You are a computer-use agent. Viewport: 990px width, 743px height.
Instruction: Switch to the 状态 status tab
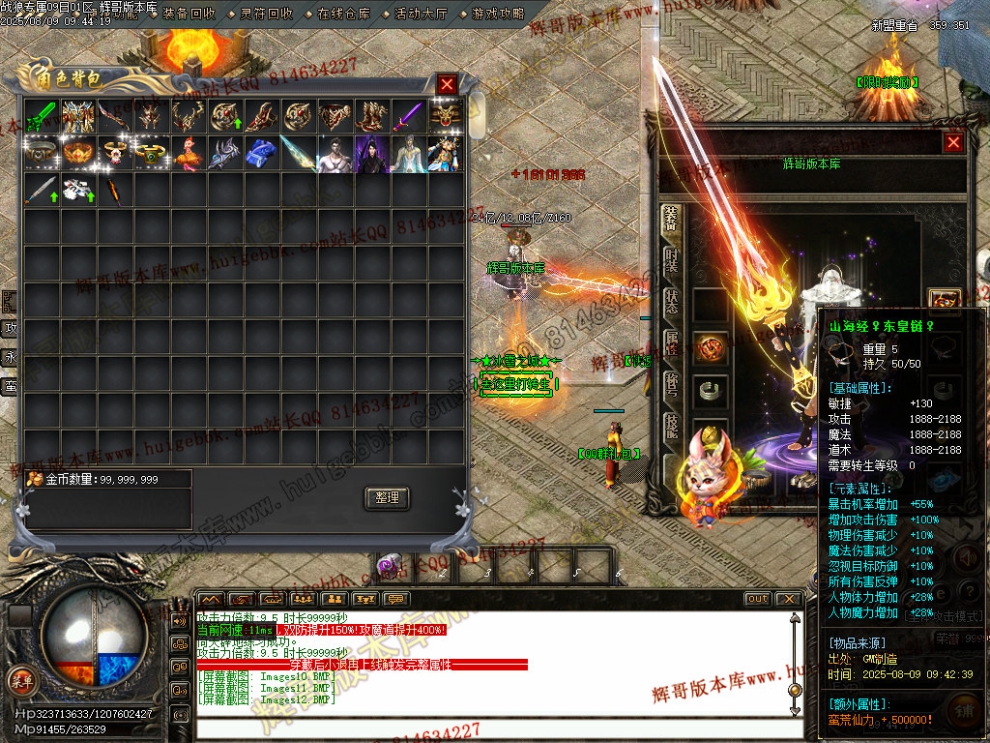(x=672, y=311)
